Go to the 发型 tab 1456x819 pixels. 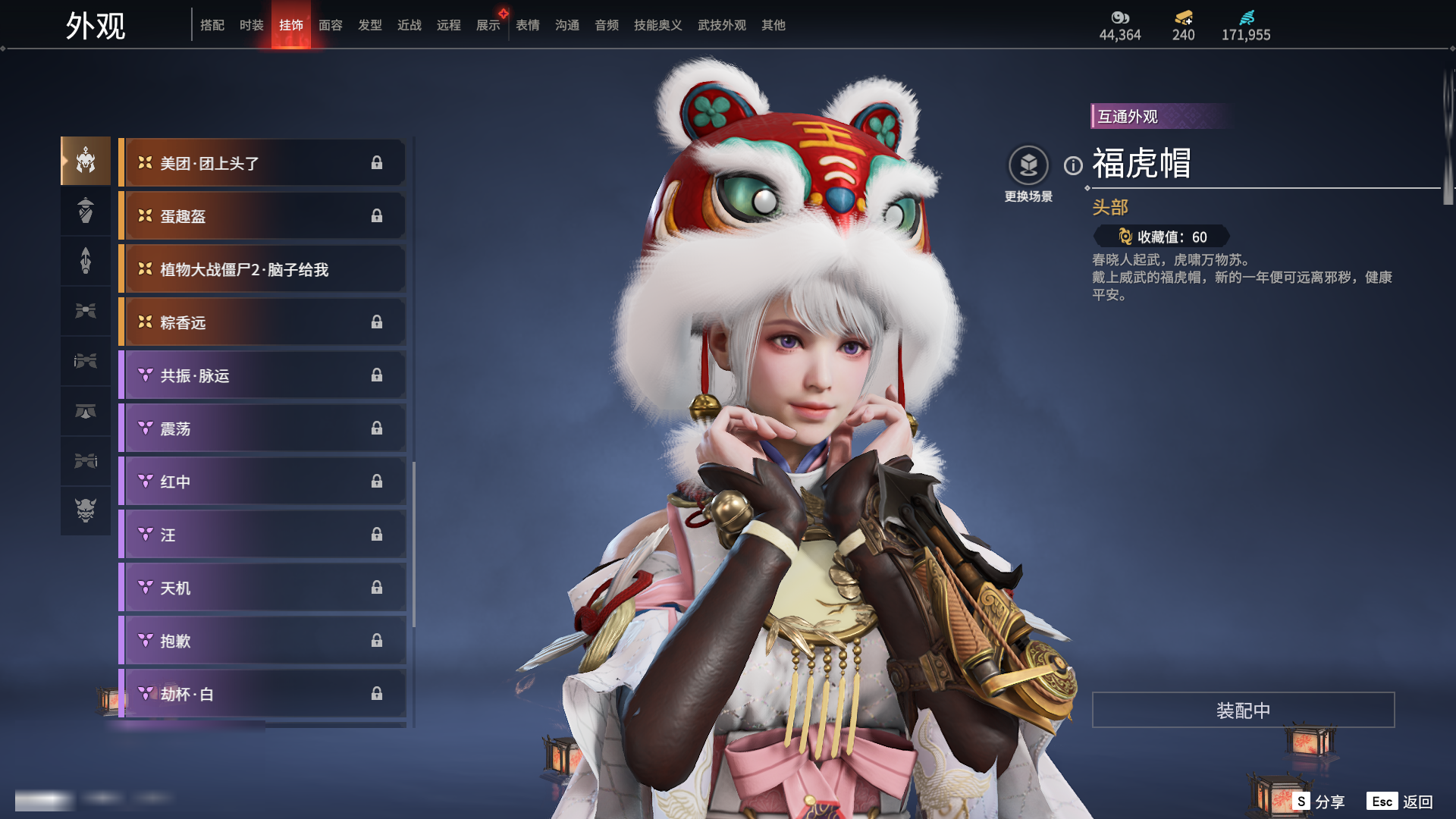click(x=369, y=25)
